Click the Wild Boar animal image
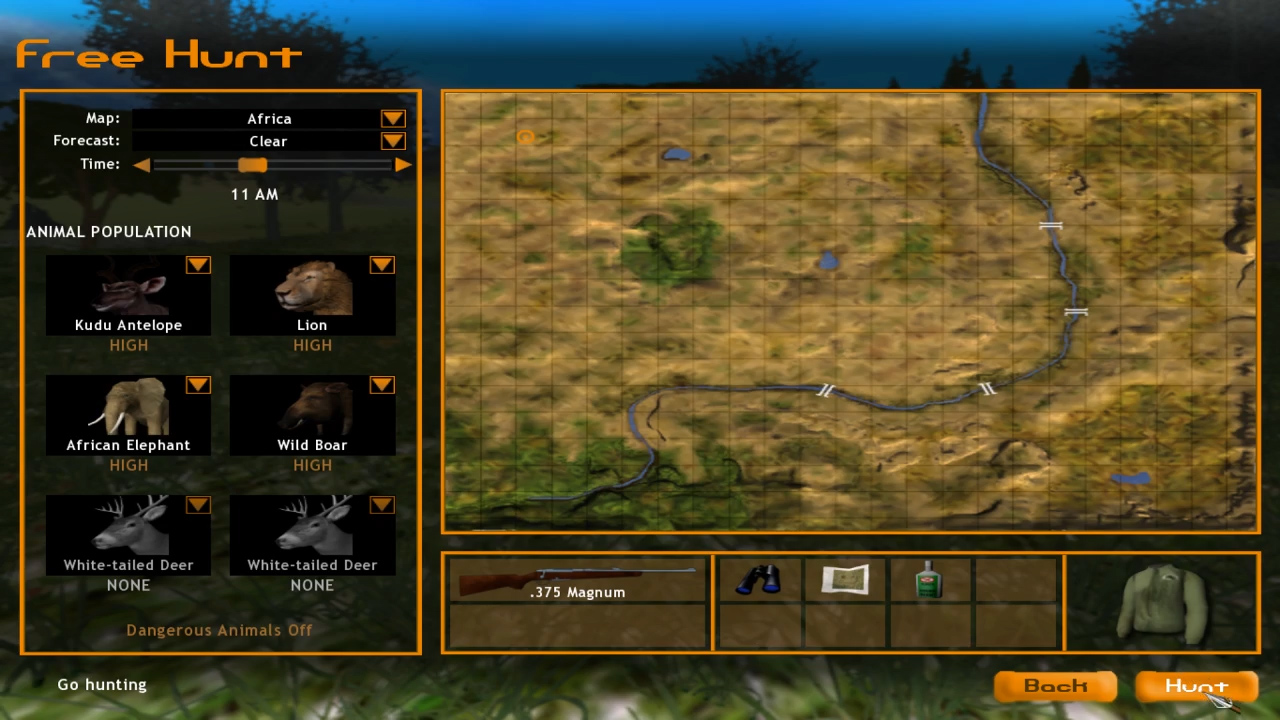This screenshot has width=1280, height=720. click(312, 410)
